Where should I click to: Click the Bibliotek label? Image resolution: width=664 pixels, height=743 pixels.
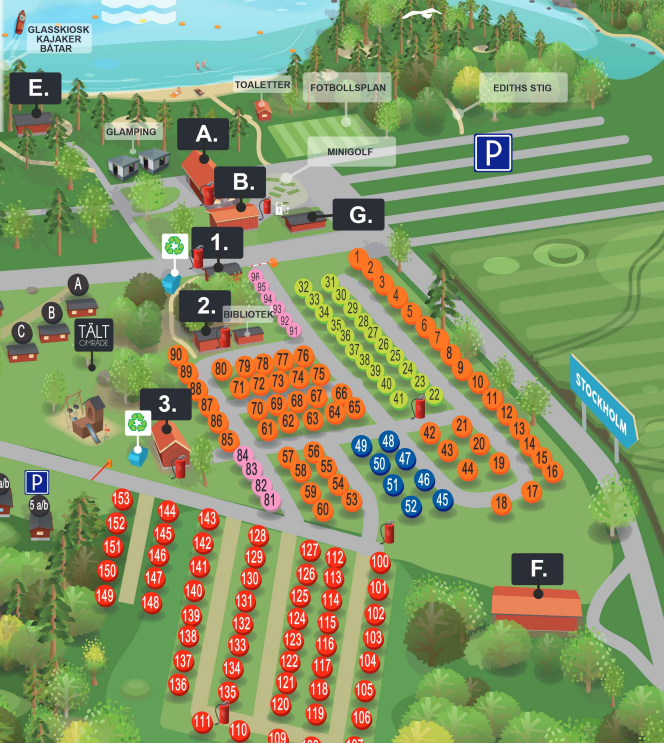click(247, 314)
